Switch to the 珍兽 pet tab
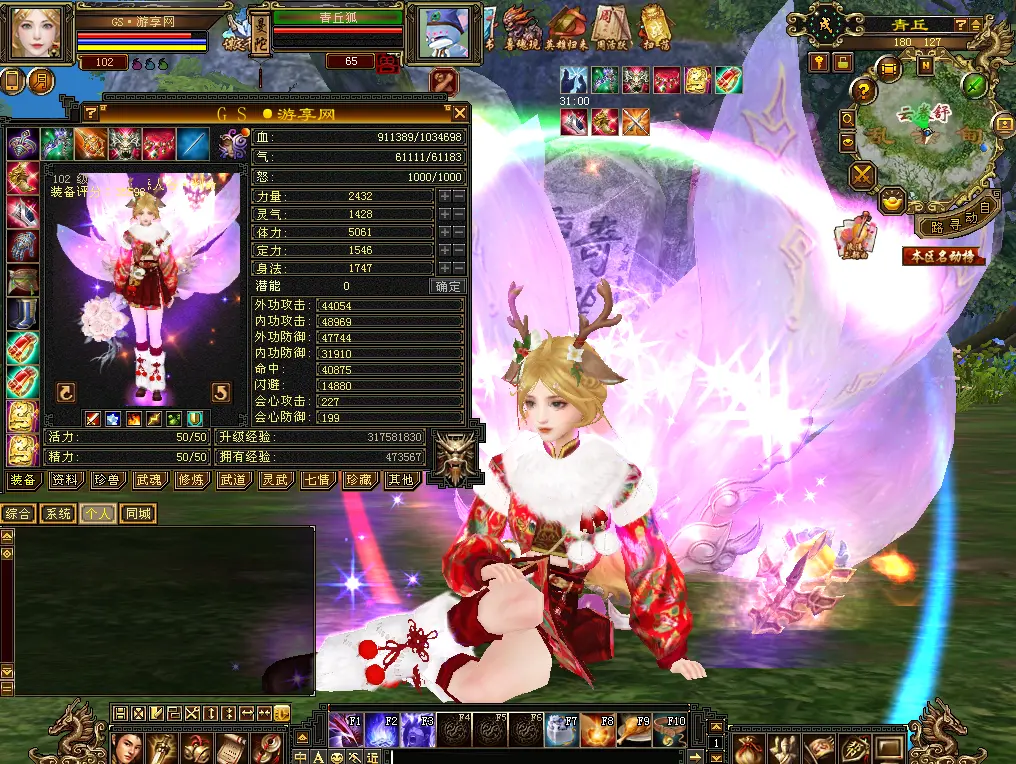Screen dimensions: 1016x764 coord(107,480)
